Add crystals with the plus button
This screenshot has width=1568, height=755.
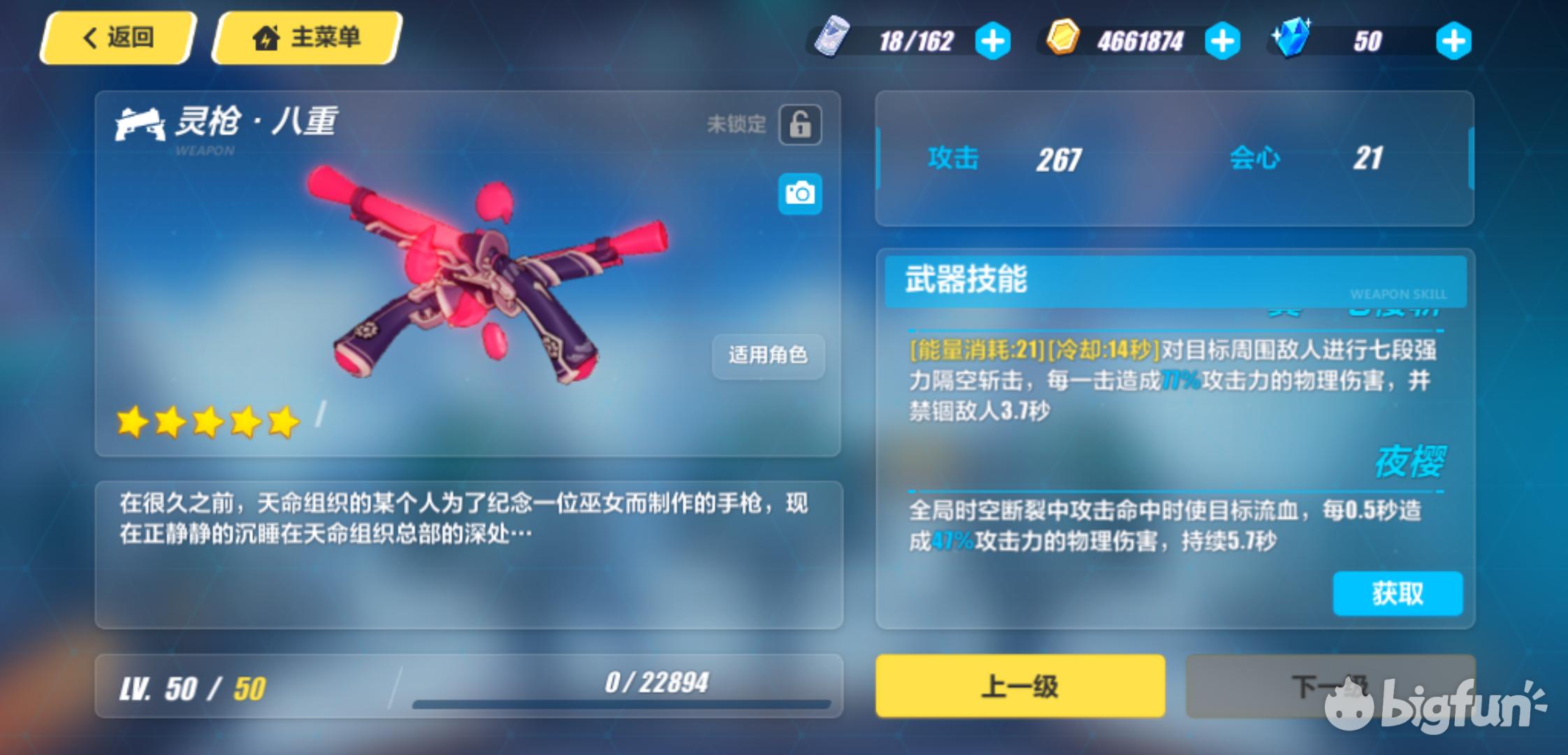point(1453,41)
